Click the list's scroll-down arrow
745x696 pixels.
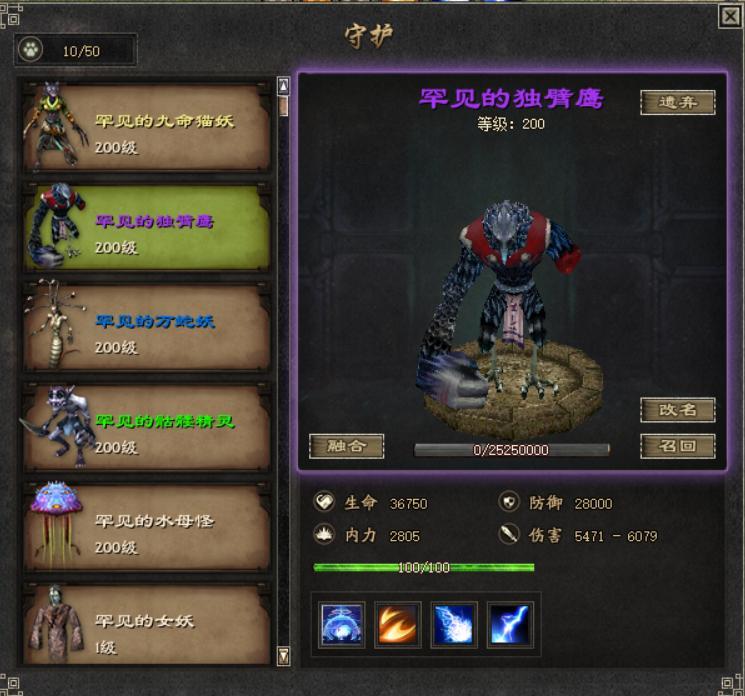click(x=283, y=656)
